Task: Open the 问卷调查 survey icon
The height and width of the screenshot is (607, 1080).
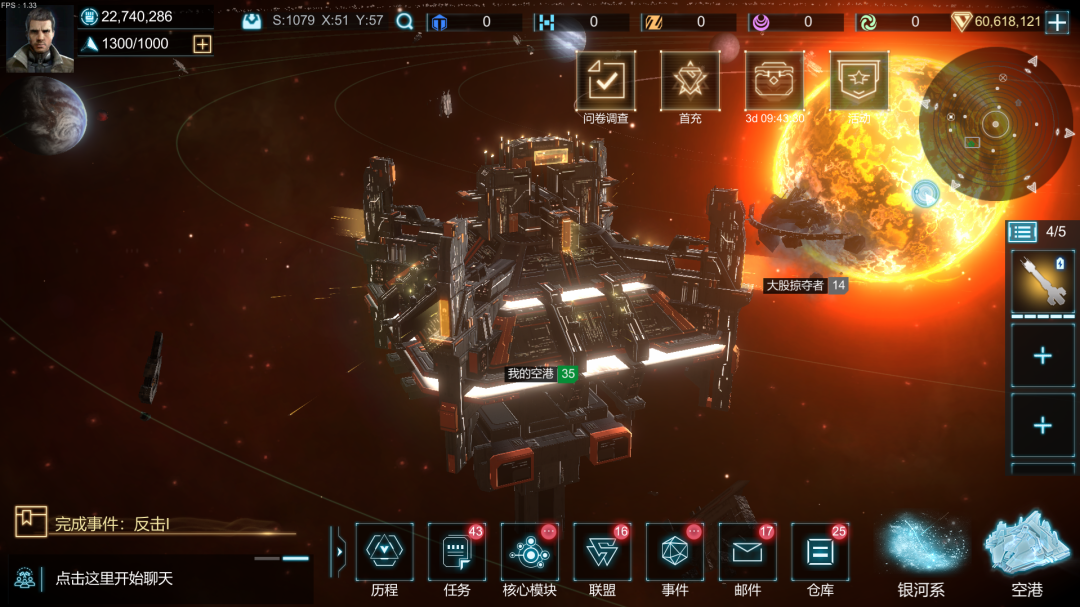Action: 605,82
